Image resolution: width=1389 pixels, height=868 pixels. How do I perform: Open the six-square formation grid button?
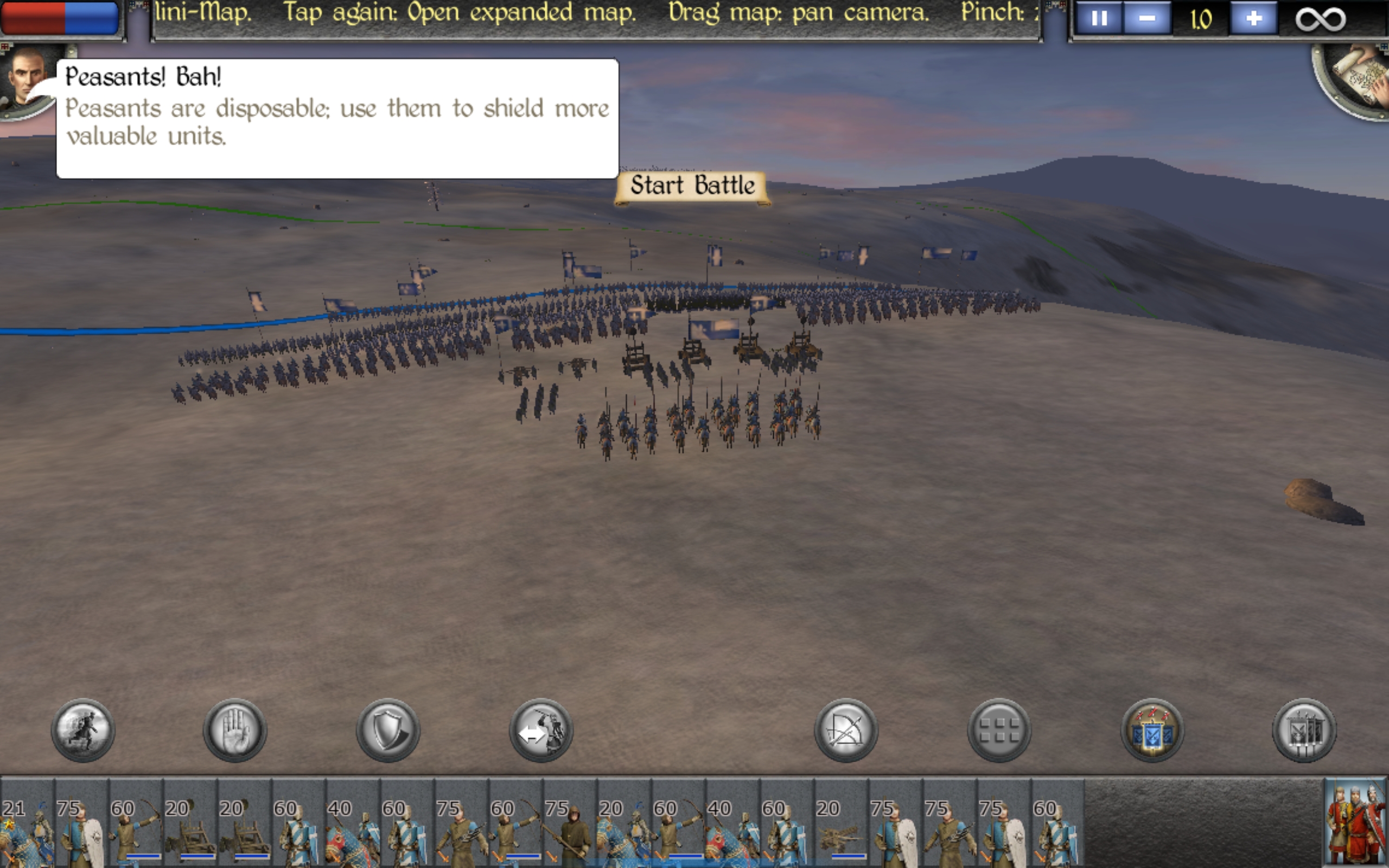tap(999, 730)
